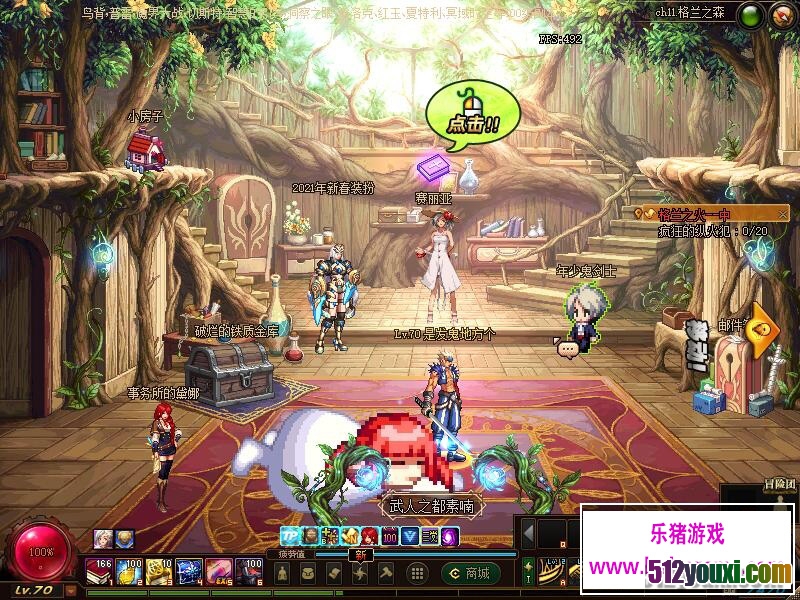
Task: Select the TP buff icon
Action: 289,536
